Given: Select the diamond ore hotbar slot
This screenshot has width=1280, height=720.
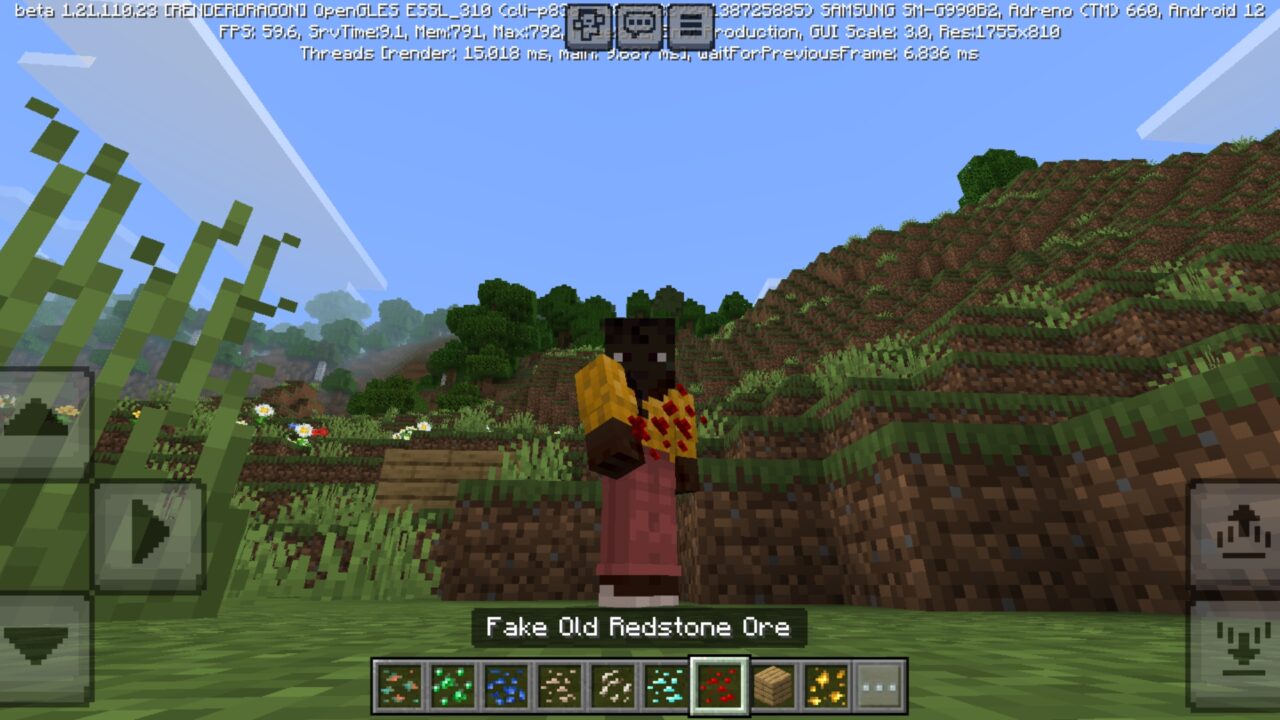Looking at the screenshot, I should coord(666,685).
